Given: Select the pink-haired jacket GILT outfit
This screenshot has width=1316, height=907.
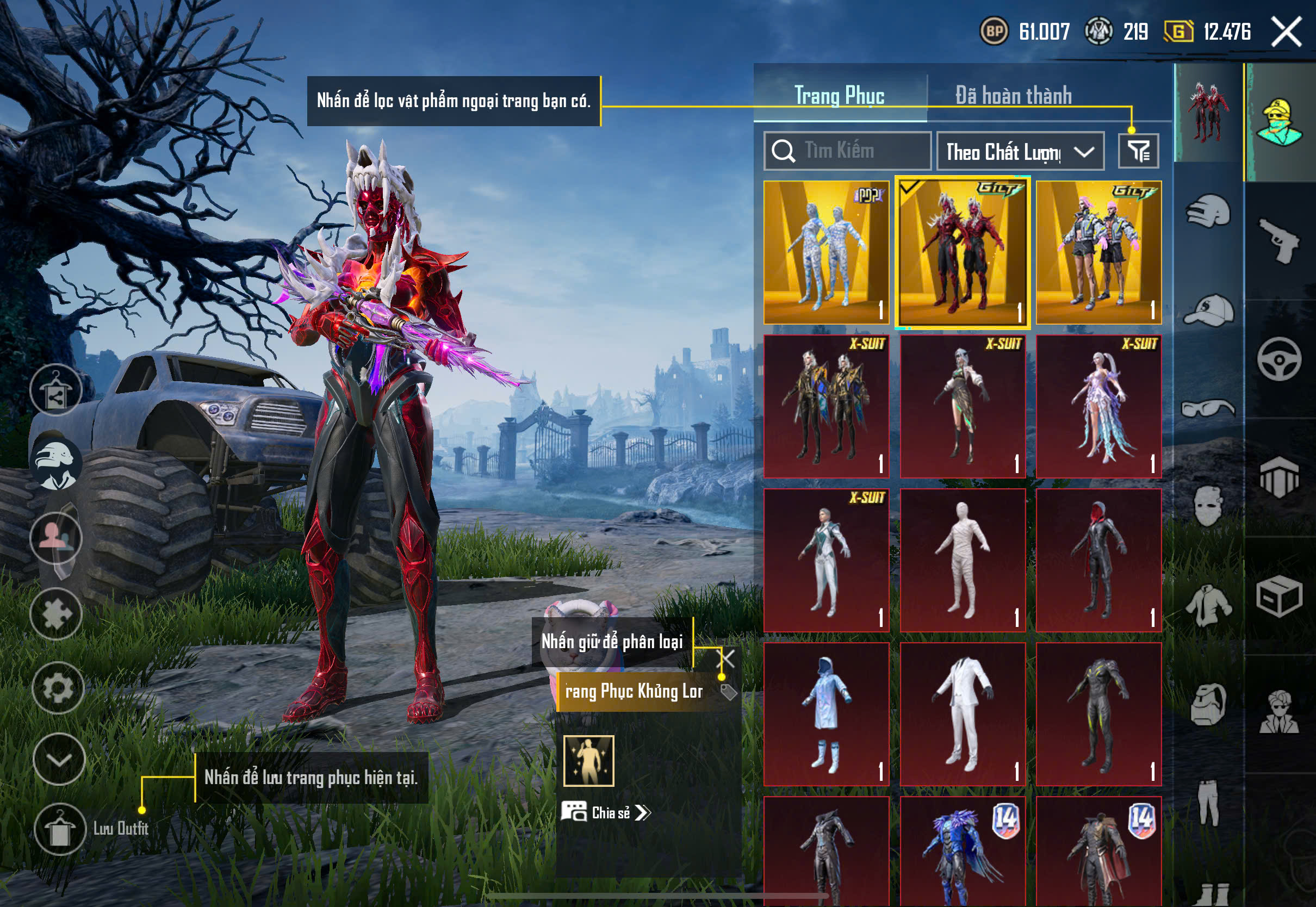Looking at the screenshot, I should pos(1098,252).
